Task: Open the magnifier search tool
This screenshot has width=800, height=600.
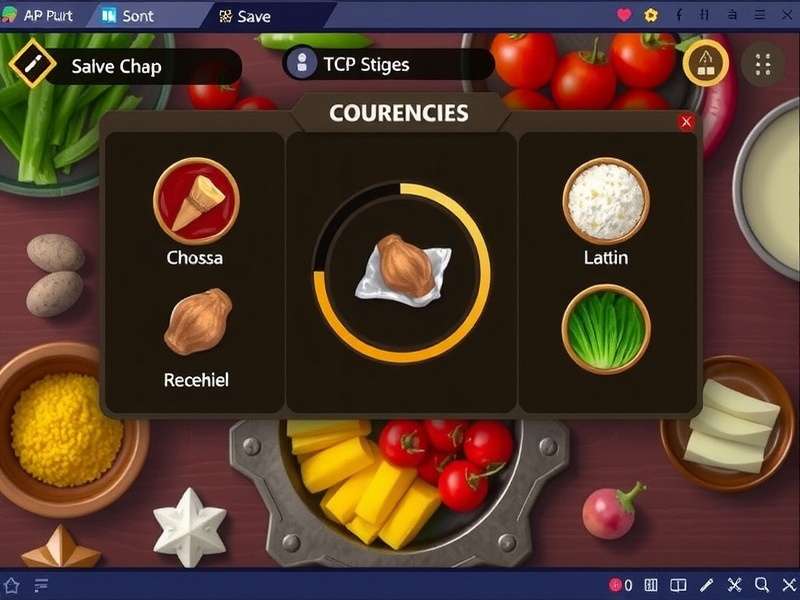Action: coord(762,586)
